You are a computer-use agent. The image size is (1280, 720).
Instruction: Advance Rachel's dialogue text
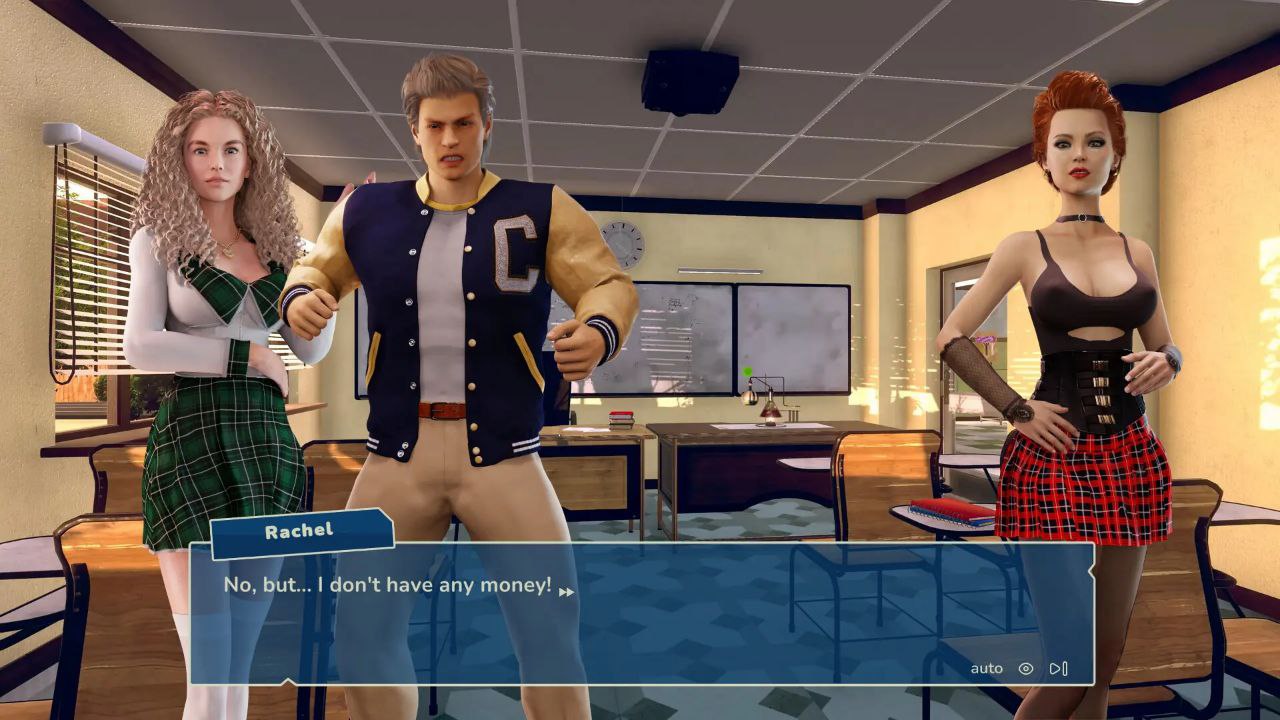click(566, 592)
